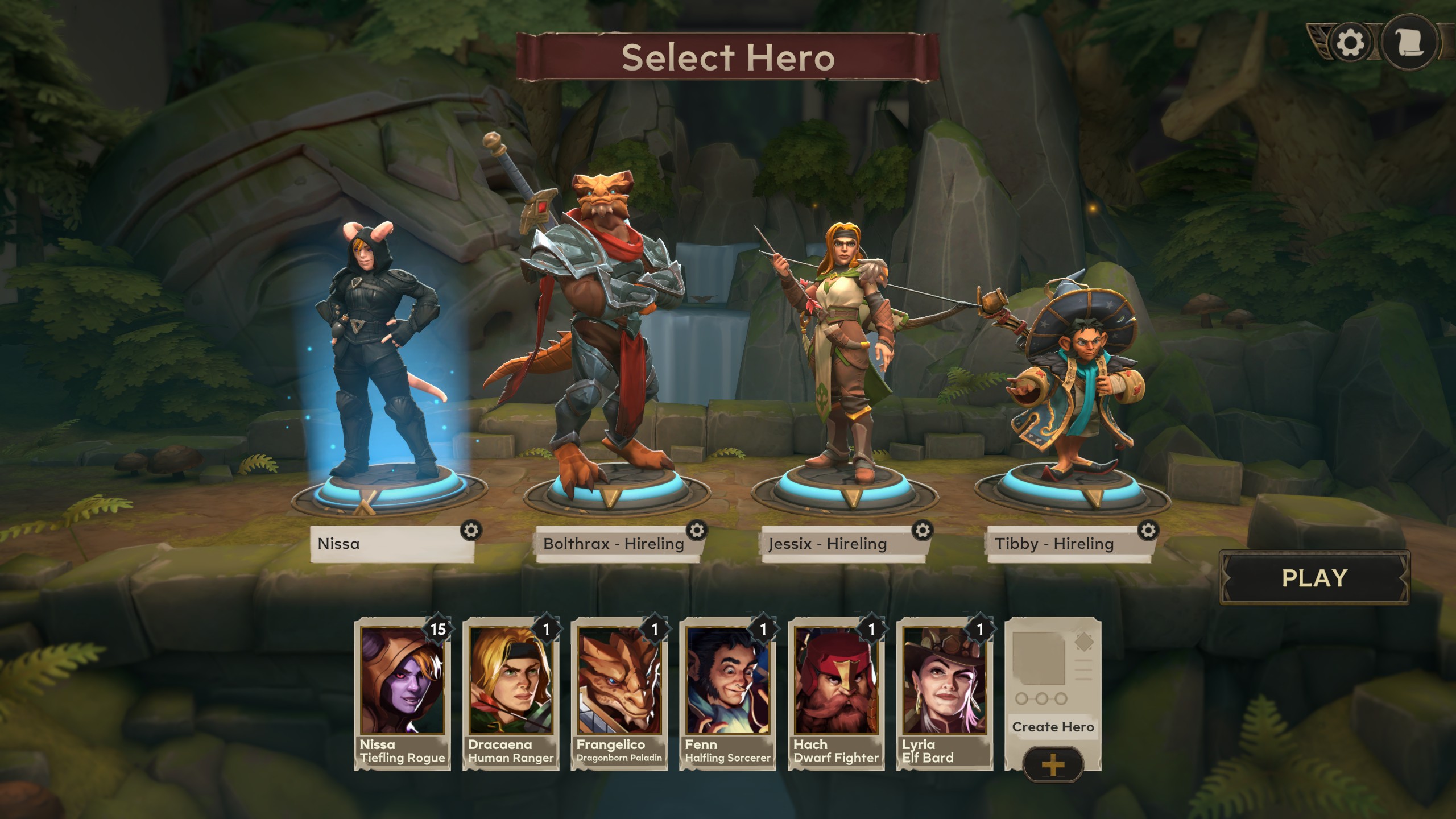
Task: Choose the Hach Dwarf Fighter card
Action: (836, 694)
